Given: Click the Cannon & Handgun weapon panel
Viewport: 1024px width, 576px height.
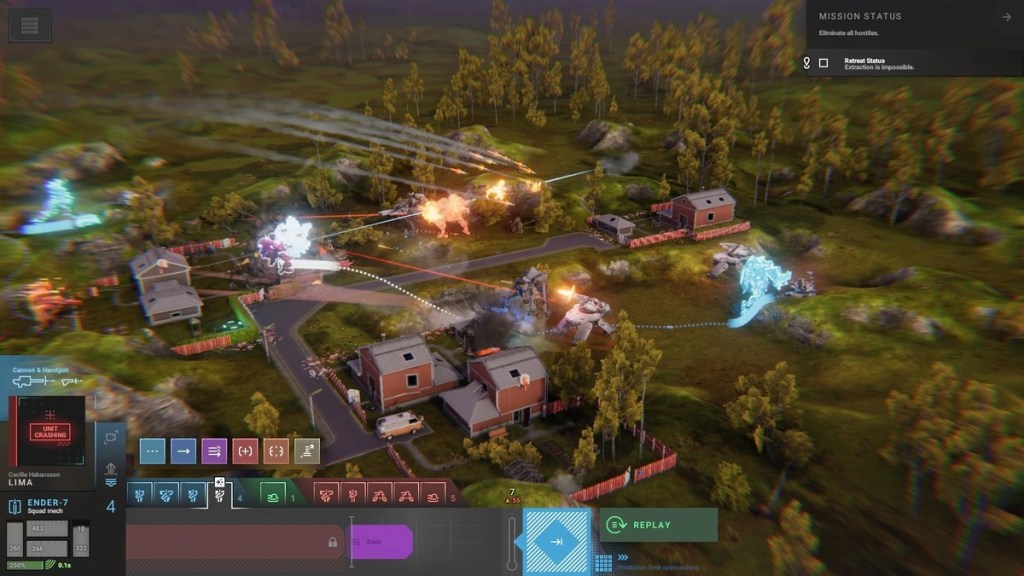Looking at the screenshot, I should pyautogui.click(x=47, y=378).
